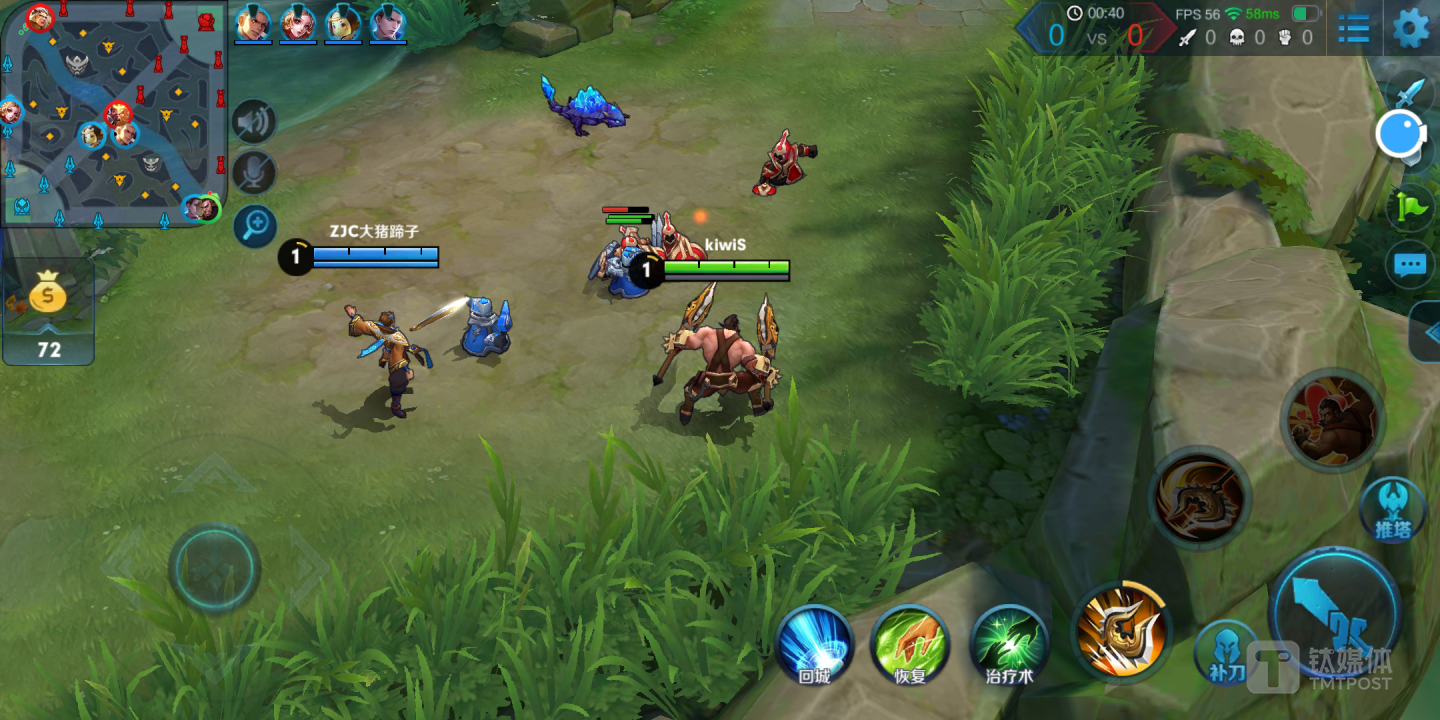Tap the 补刀 last-hit button
This screenshot has width=1440, height=720.
tap(1224, 652)
